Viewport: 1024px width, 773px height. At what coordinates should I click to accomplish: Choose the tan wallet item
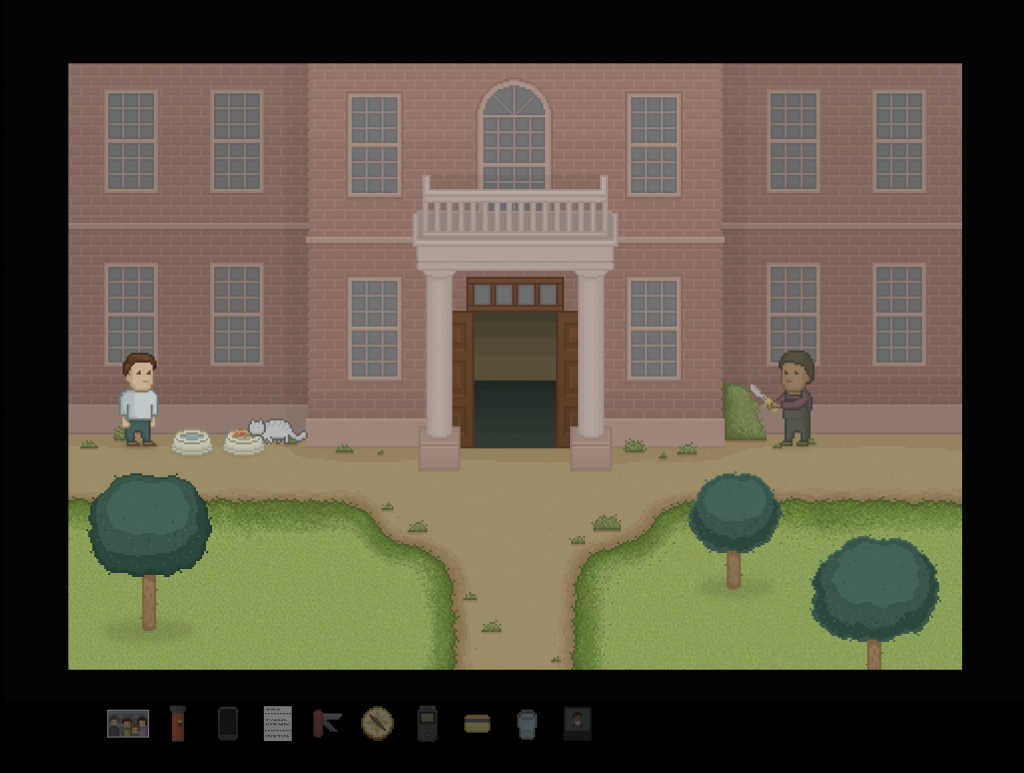pyautogui.click(x=477, y=723)
